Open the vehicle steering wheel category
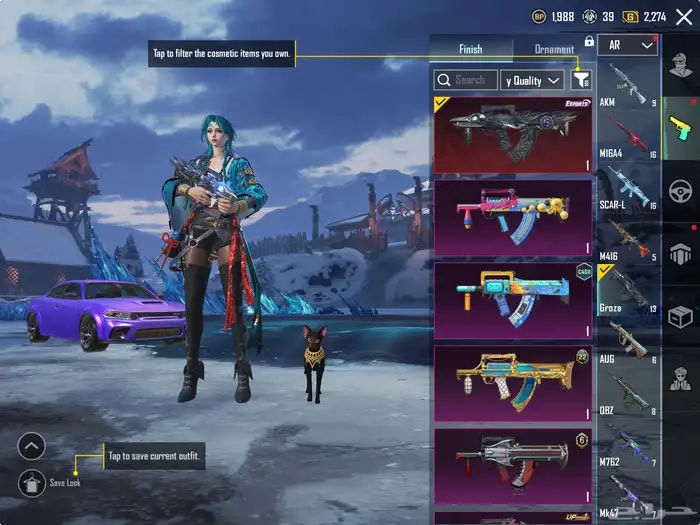The width and height of the screenshot is (700, 525). pos(681,190)
